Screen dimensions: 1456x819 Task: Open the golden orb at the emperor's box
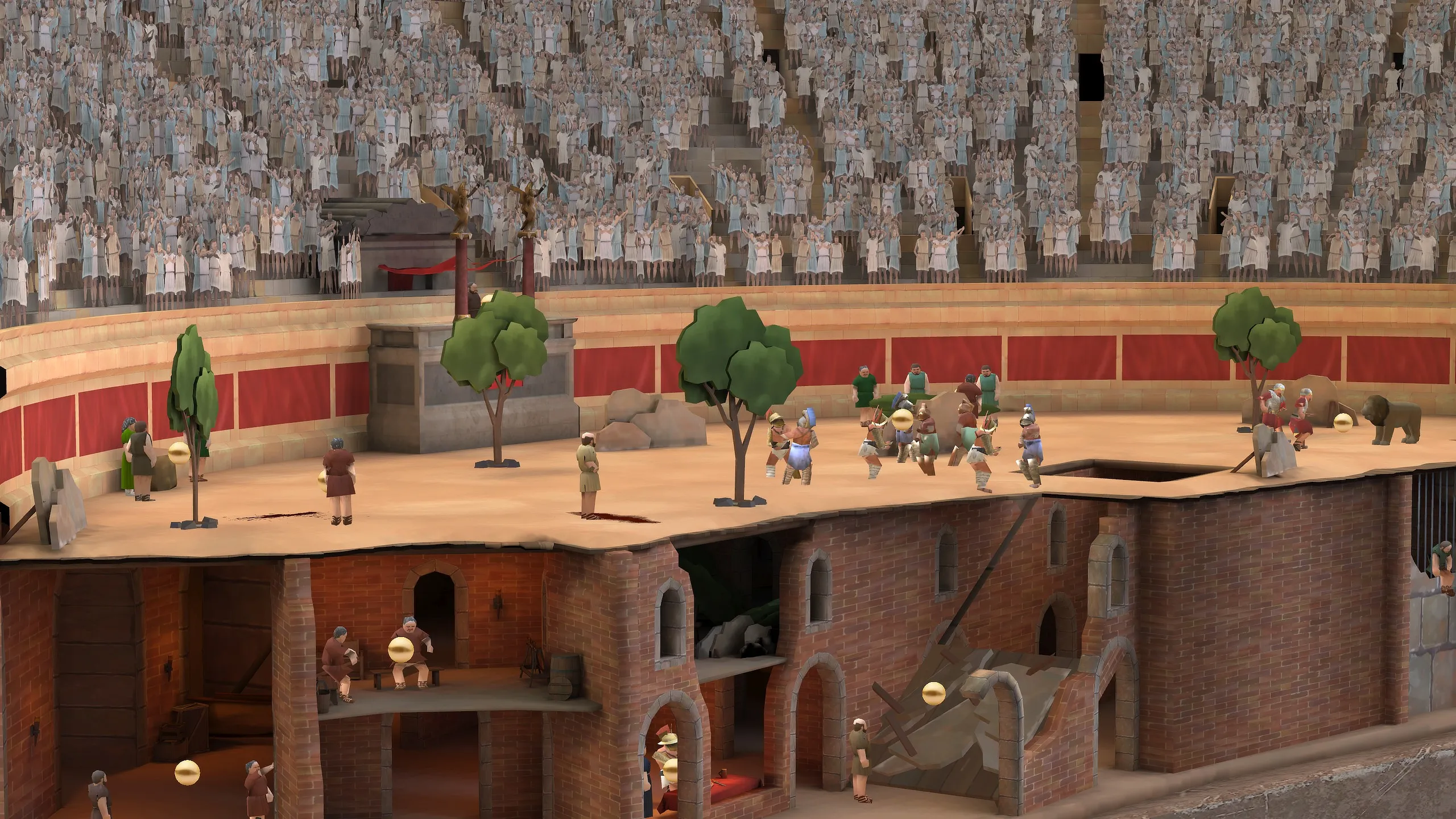pos(486,300)
